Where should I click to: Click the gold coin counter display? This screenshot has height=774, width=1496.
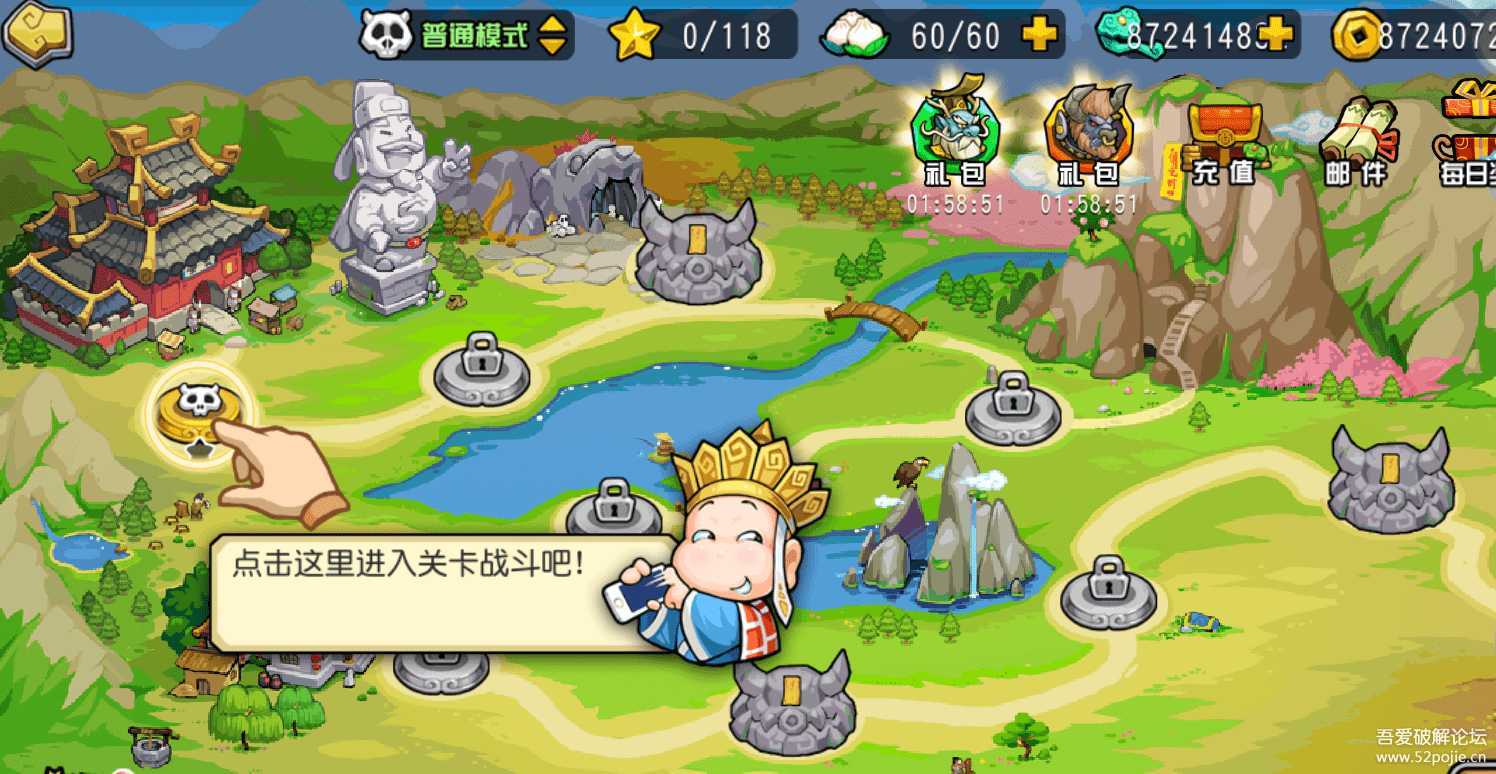1420,33
